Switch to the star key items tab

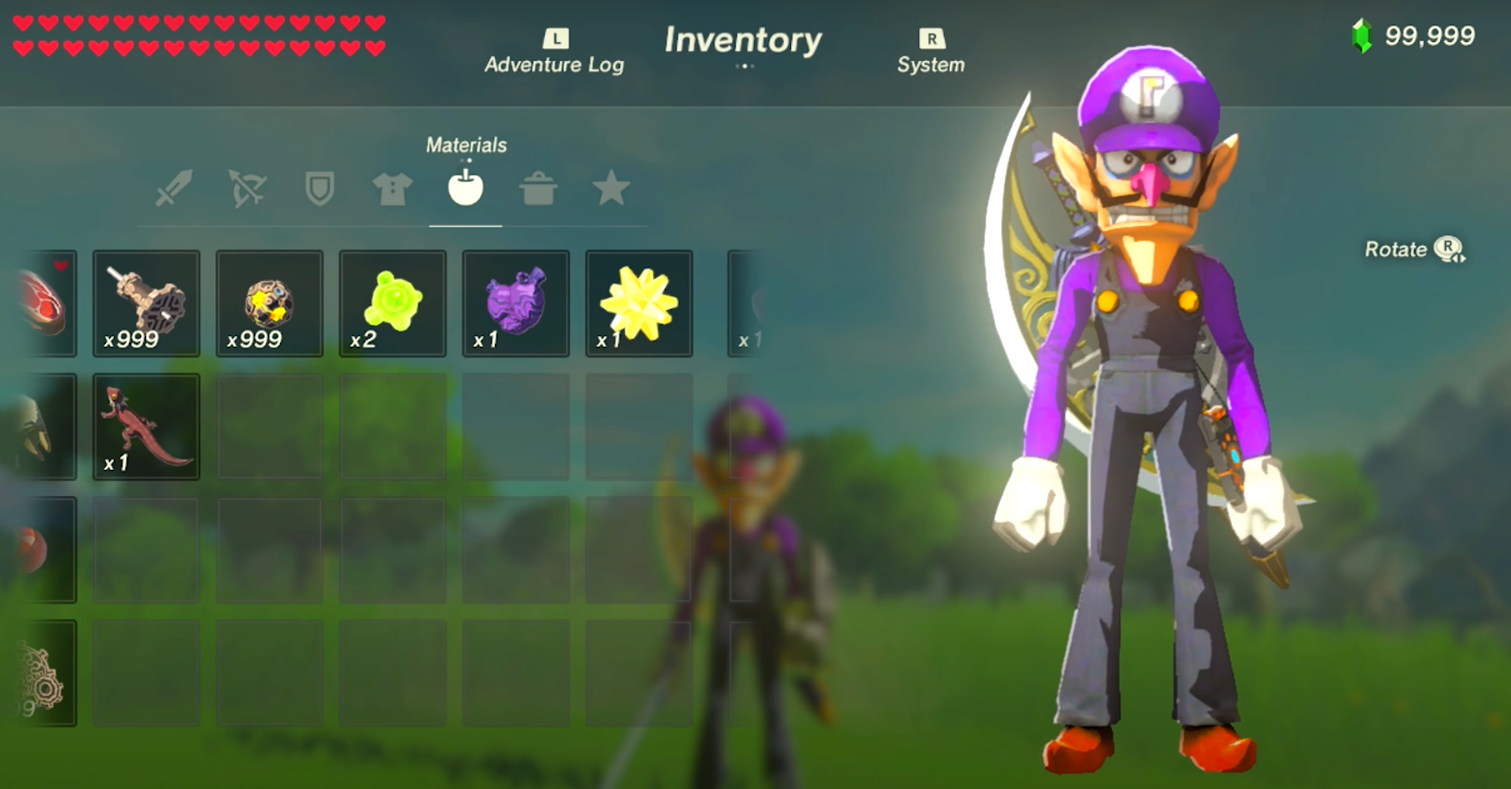611,188
